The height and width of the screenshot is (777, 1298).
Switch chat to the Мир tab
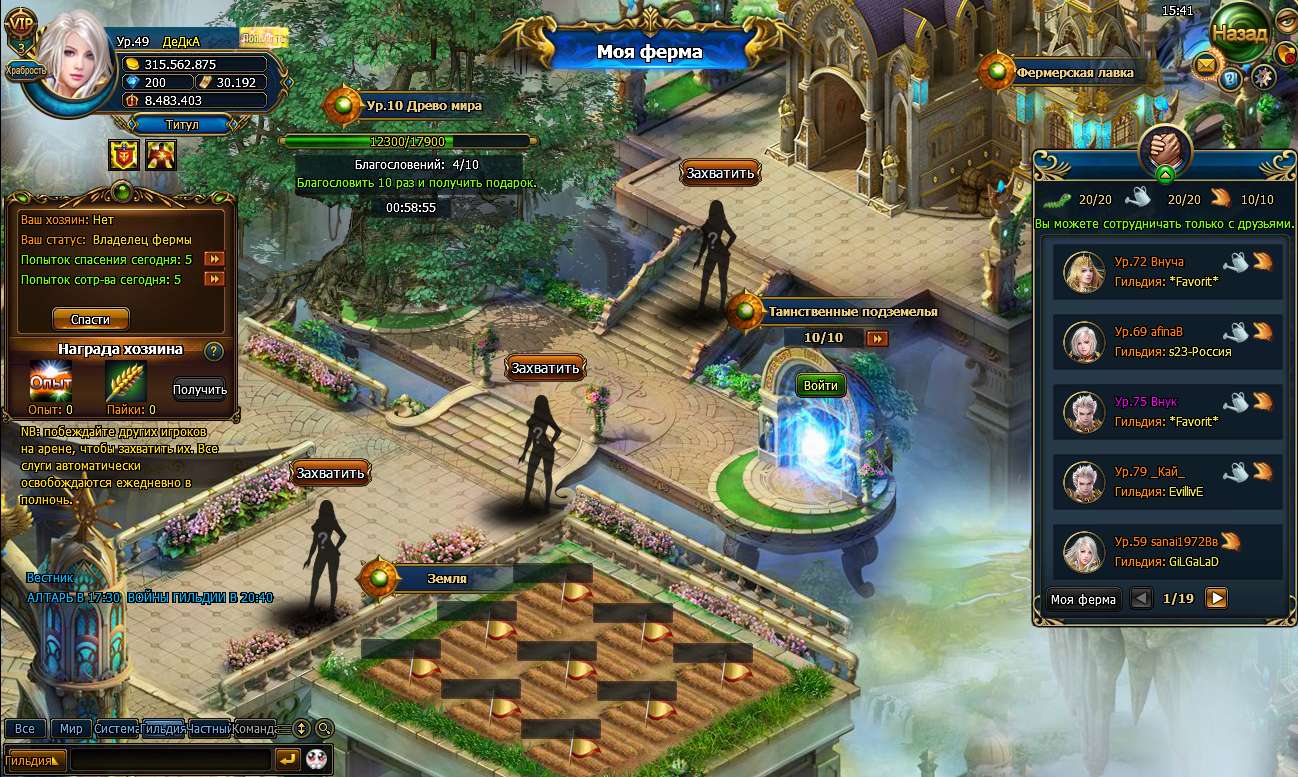[x=71, y=729]
